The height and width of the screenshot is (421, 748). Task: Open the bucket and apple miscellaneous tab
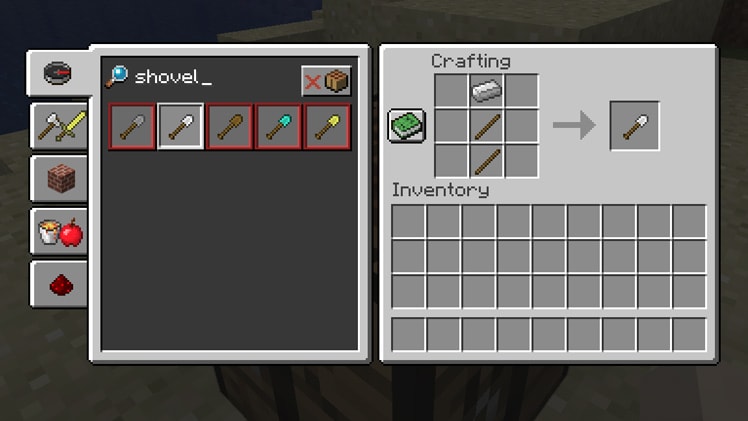59,232
